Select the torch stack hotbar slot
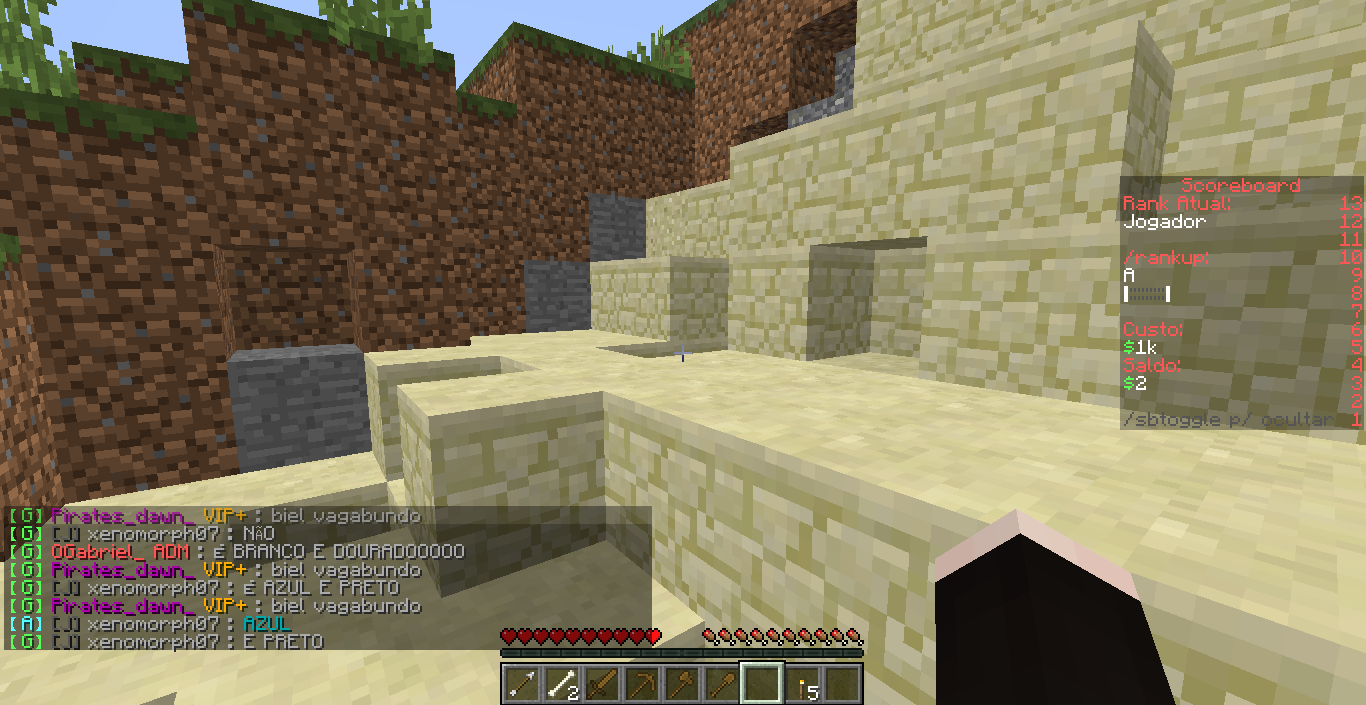 click(802, 684)
